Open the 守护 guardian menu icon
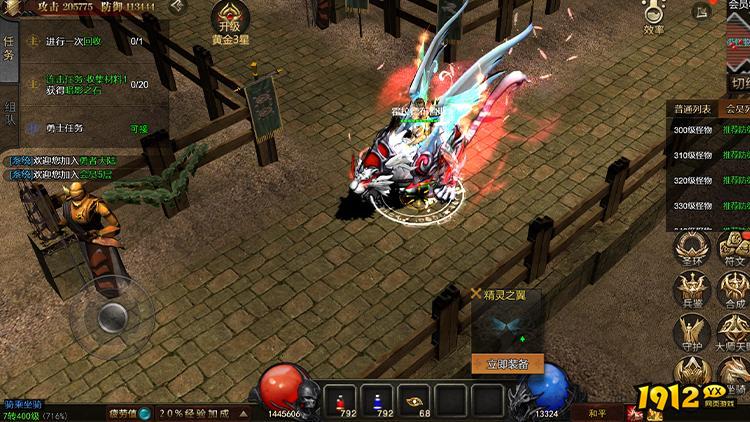Screen dimensions: 750x422 pyautogui.click(x=690, y=333)
